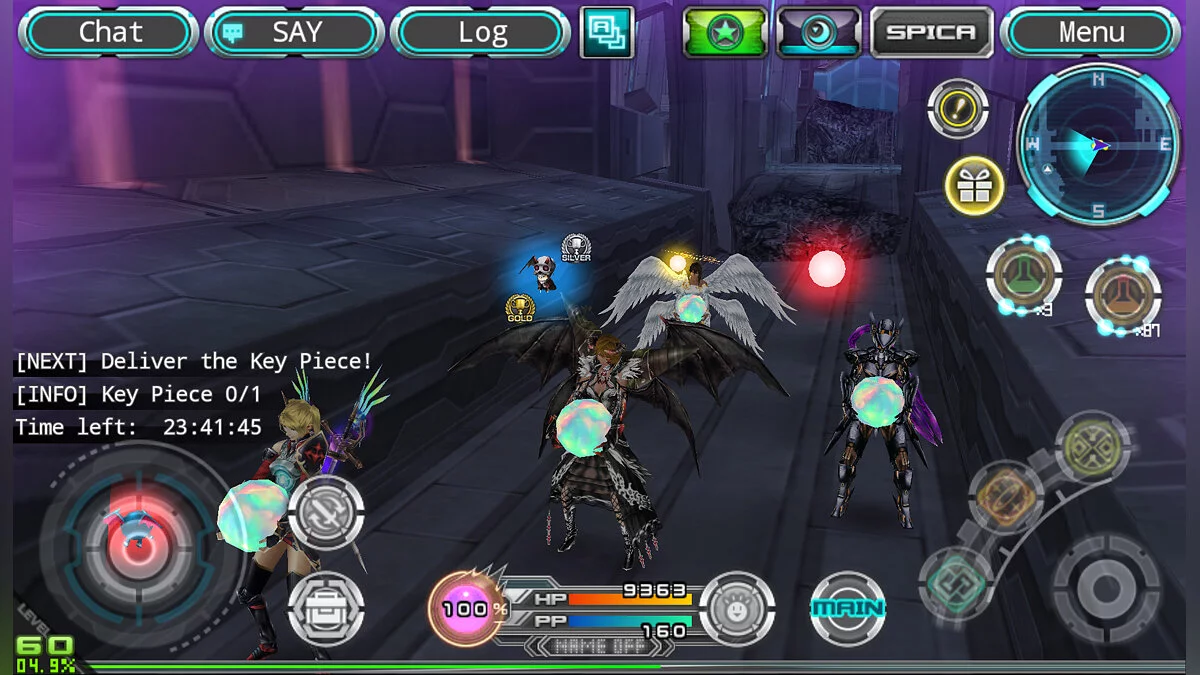The image size is (1200, 675).
Task: Tap the SAY chat mode button
Action: pos(295,33)
